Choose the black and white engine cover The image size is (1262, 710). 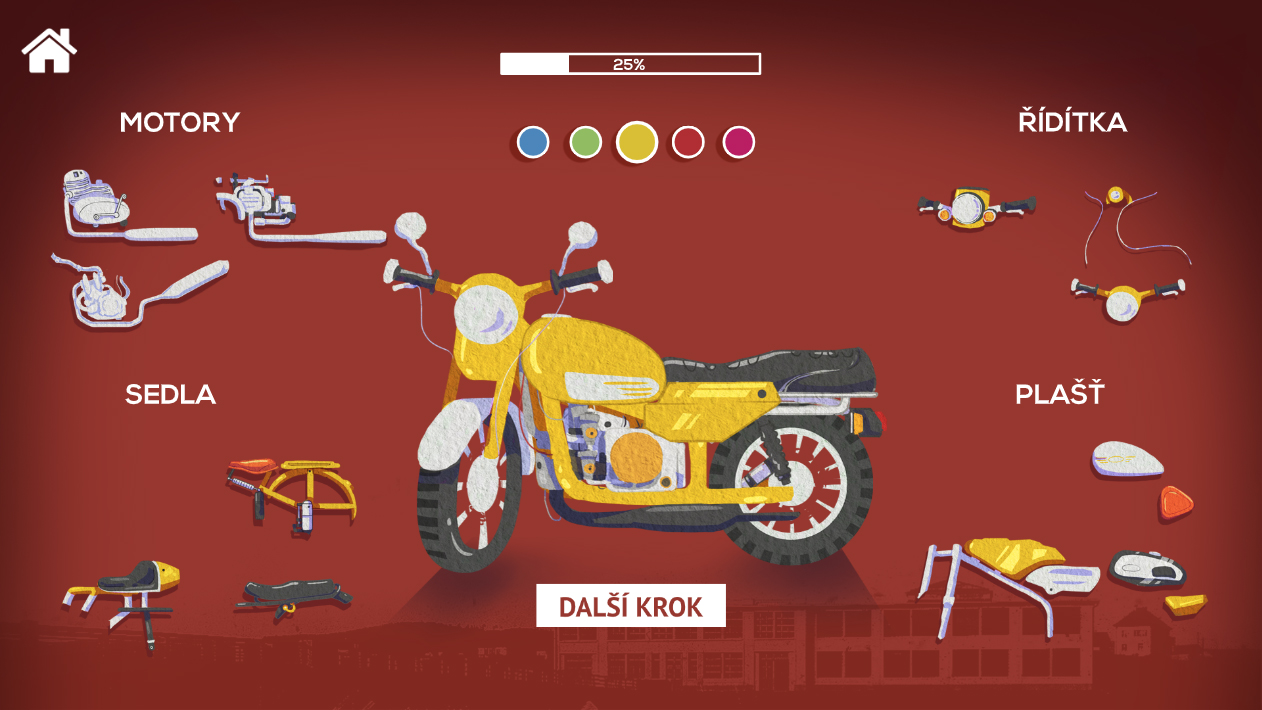click(x=1148, y=569)
